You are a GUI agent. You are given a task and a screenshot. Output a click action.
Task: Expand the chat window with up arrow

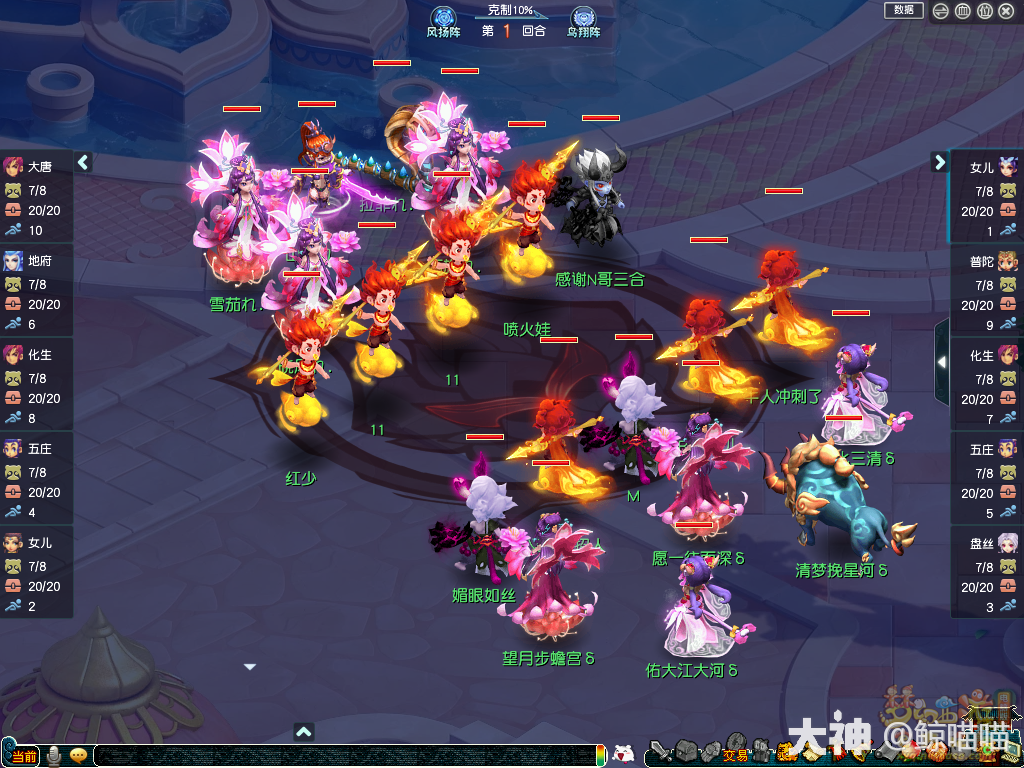point(305,731)
